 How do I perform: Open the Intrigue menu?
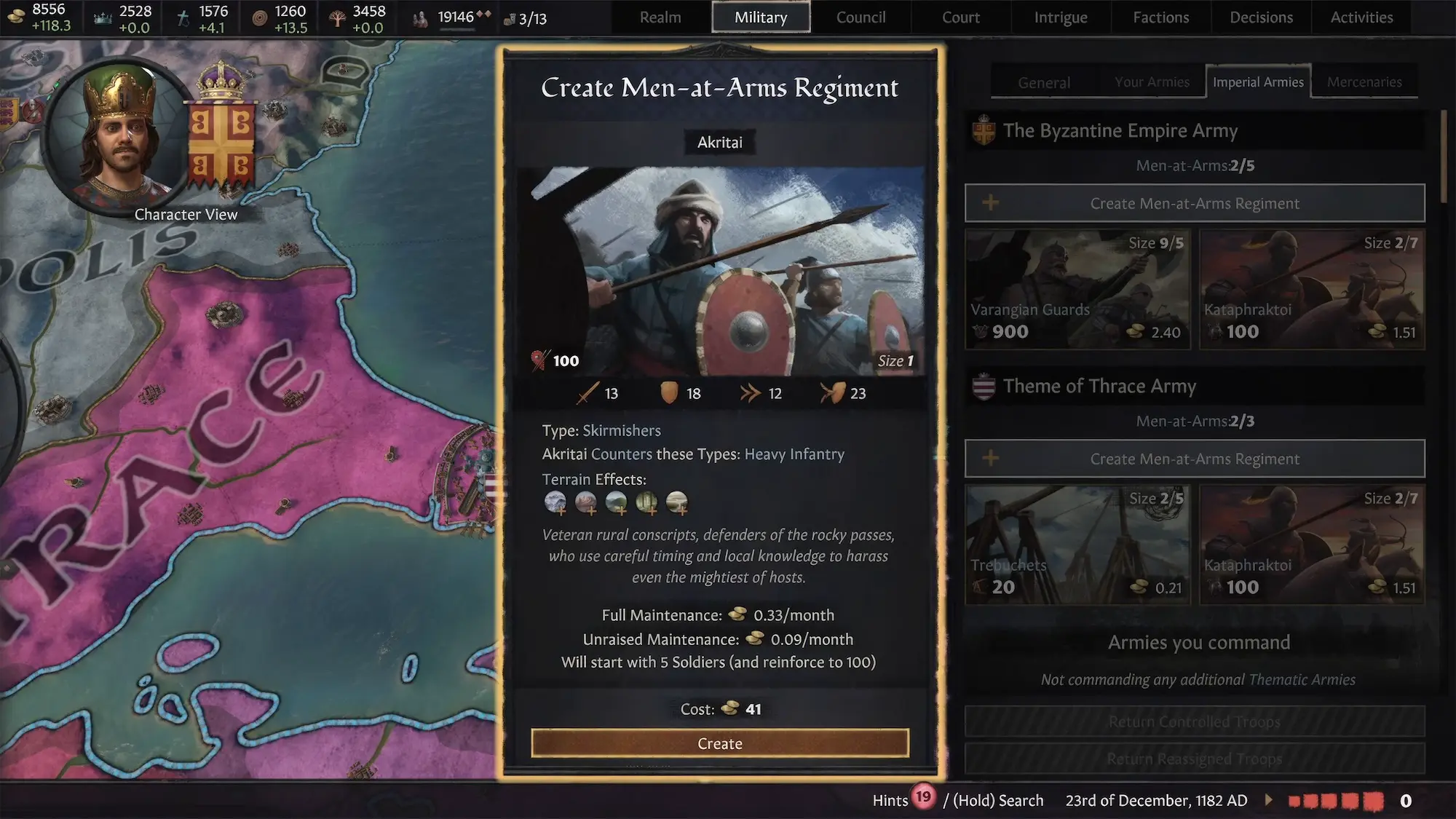pos(1061,17)
